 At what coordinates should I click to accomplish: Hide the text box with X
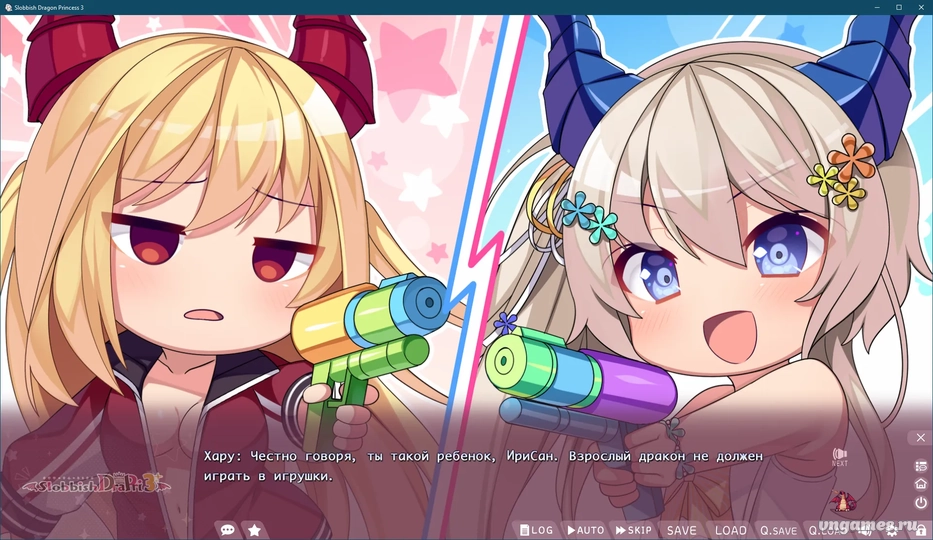pos(920,438)
